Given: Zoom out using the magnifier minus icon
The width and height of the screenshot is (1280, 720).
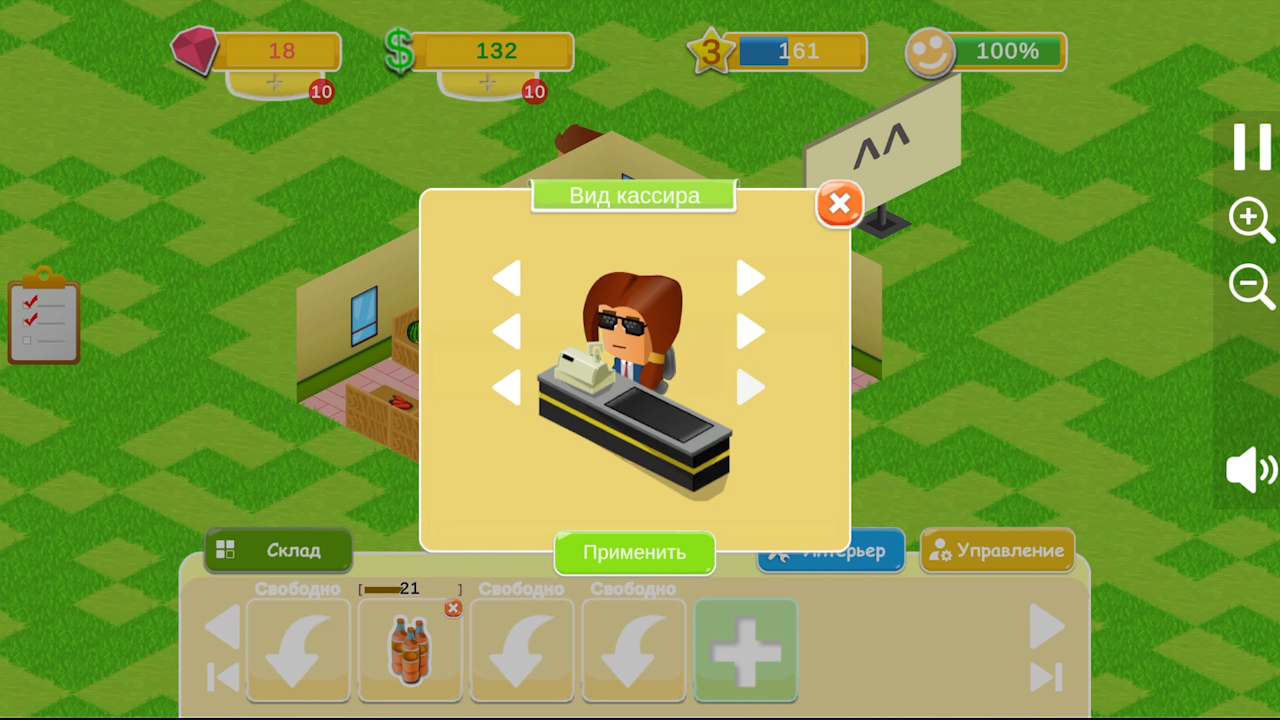Looking at the screenshot, I should (x=1251, y=287).
